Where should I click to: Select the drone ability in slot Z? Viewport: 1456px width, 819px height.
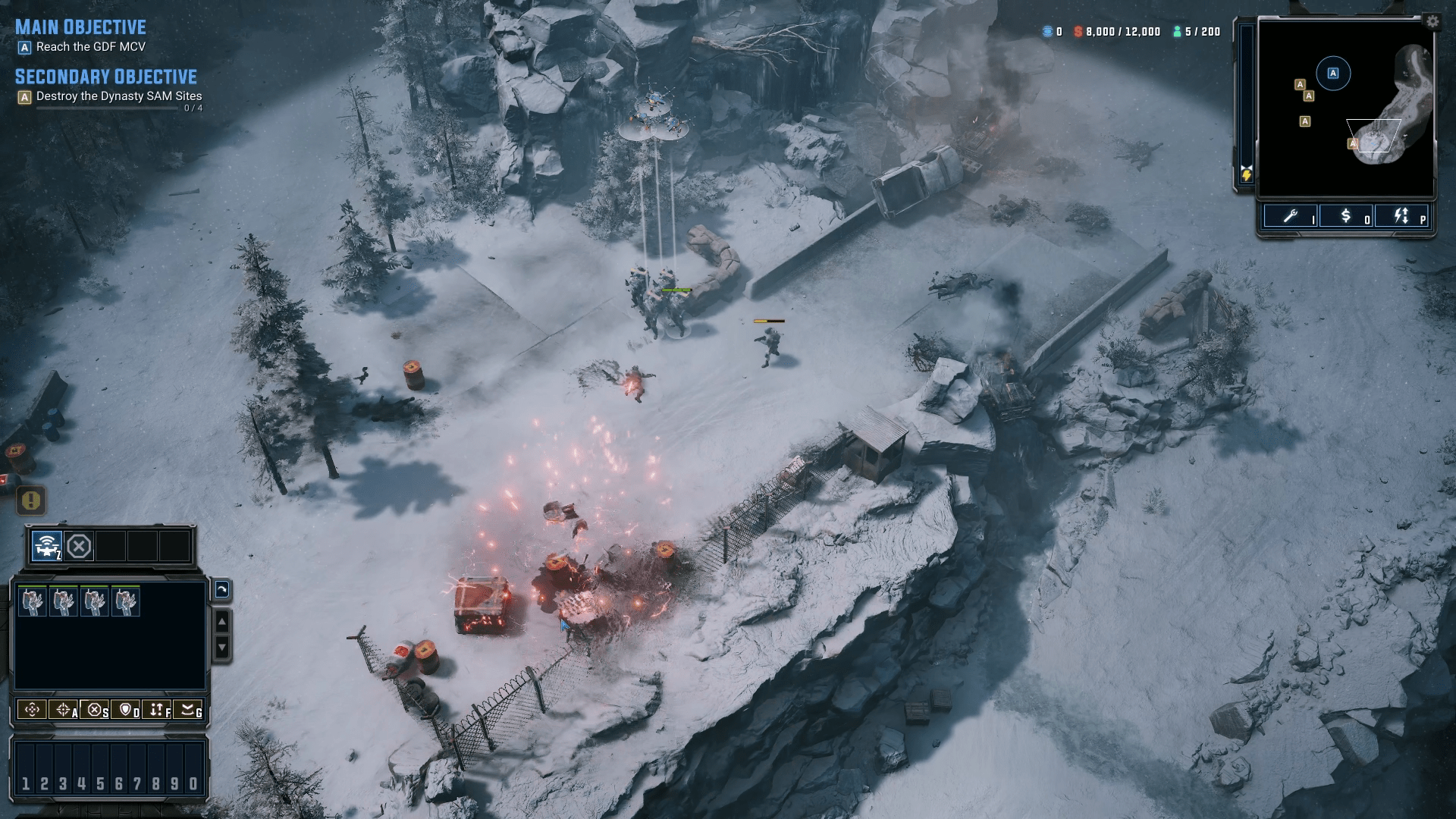(x=45, y=544)
